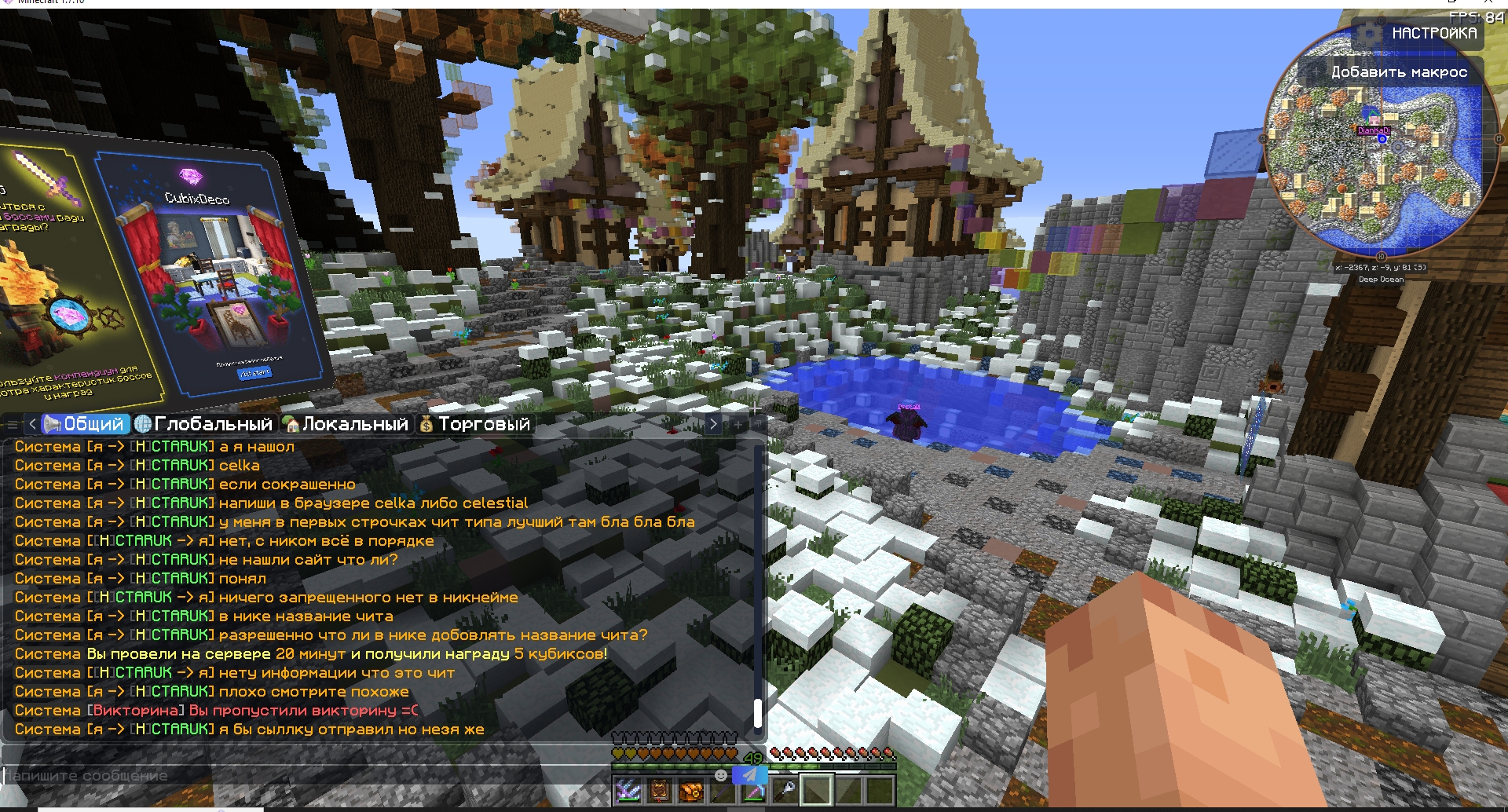
Task: Click the right arrow after chat tabs
Action: tap(713, 425)
